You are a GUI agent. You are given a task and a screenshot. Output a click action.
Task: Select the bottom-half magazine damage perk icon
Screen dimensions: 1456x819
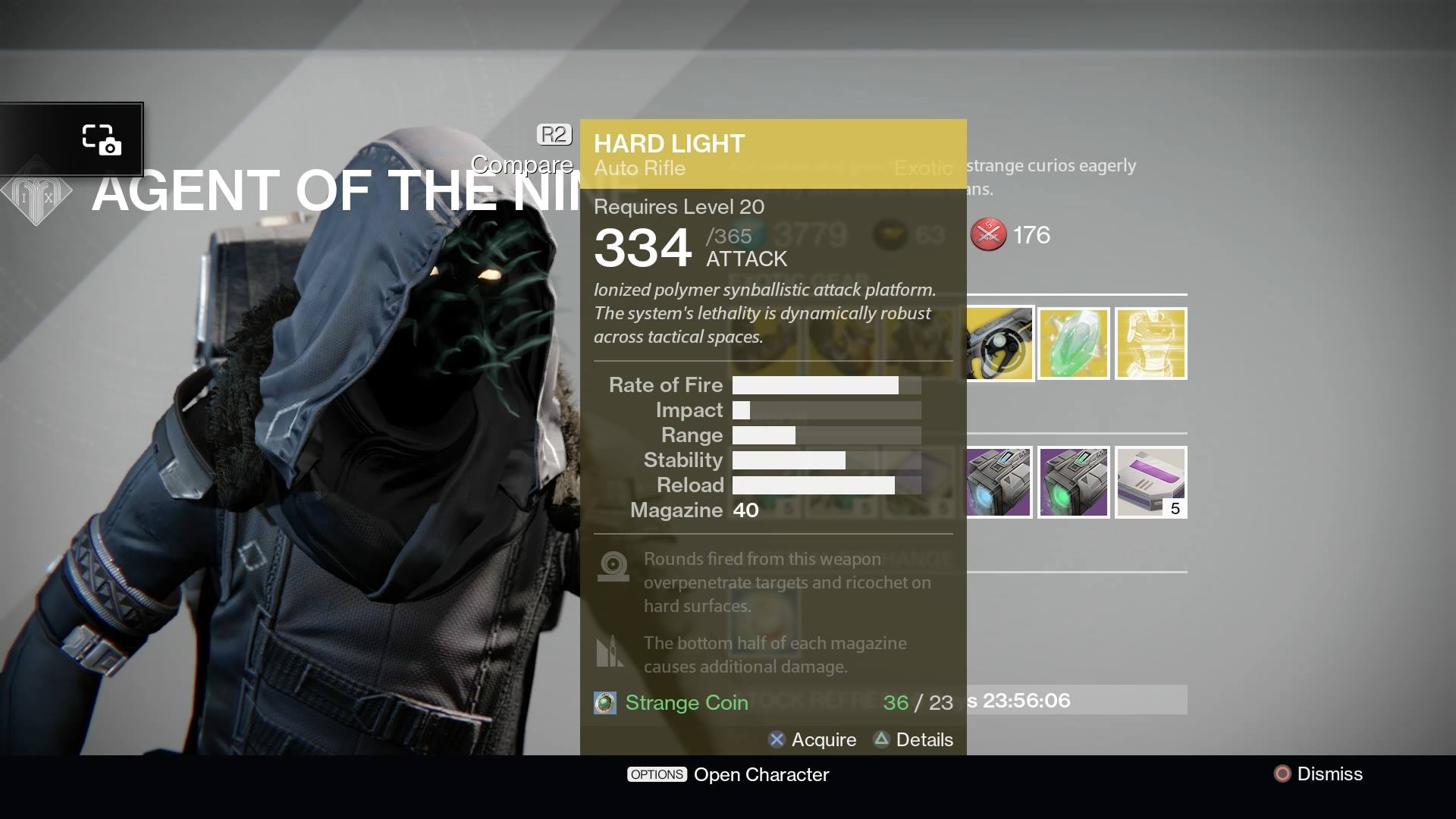611,652
